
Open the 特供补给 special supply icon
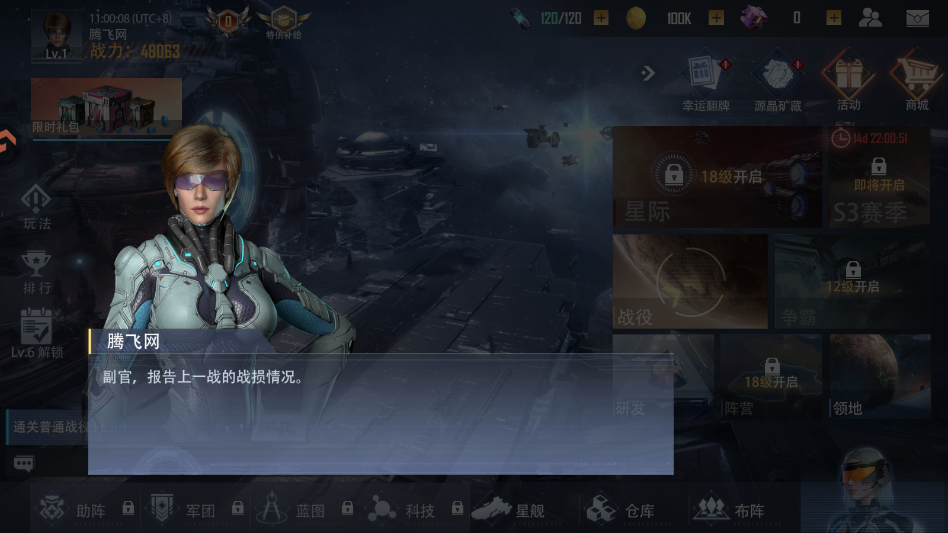283,22
